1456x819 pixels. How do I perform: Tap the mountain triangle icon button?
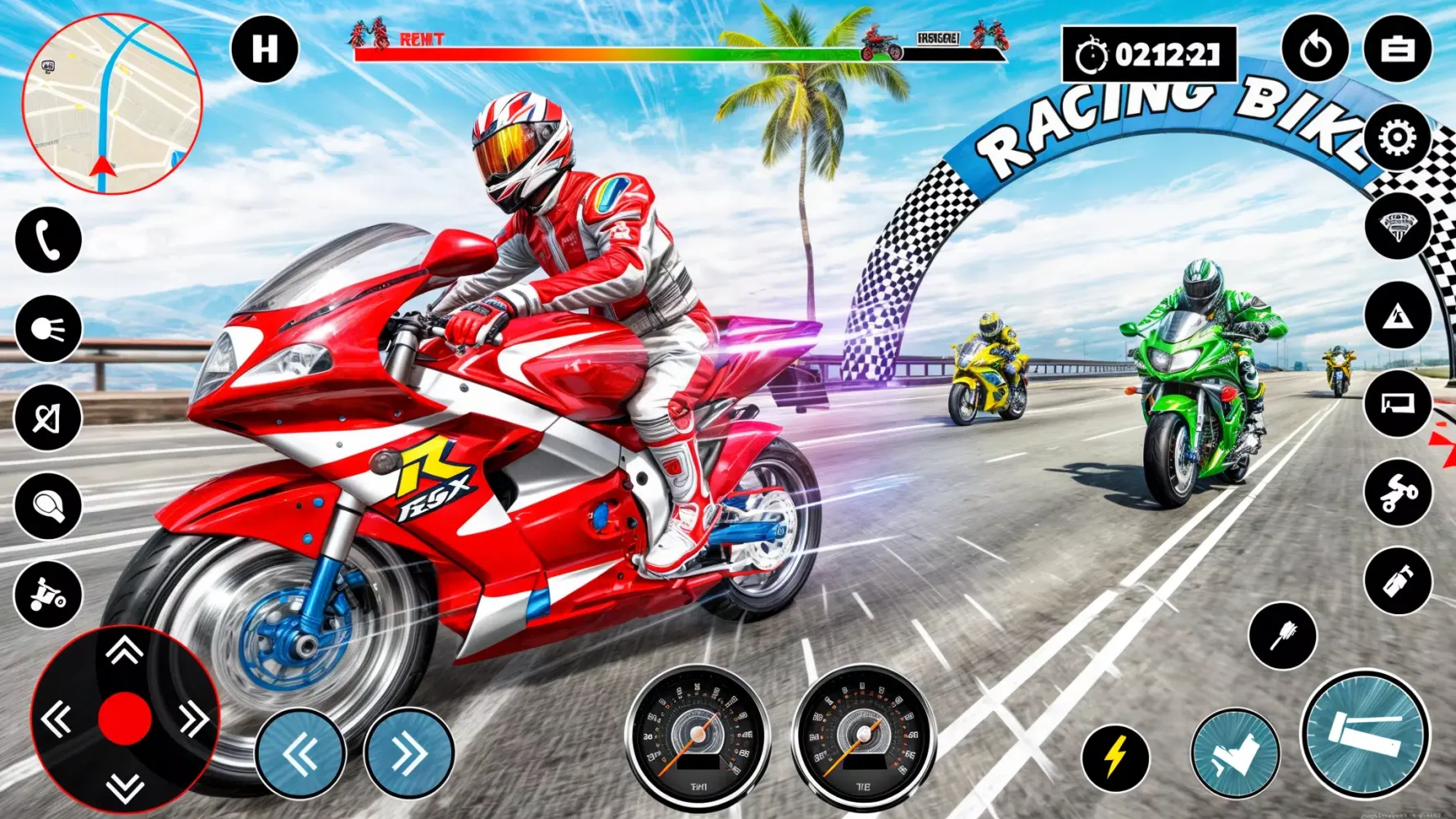point(1397,315)
